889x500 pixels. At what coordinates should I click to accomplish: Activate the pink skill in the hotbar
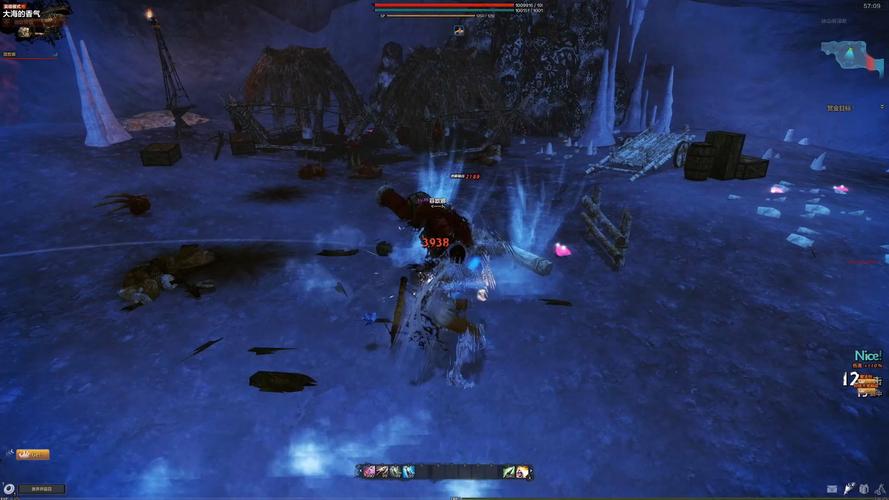click(369, 472)
